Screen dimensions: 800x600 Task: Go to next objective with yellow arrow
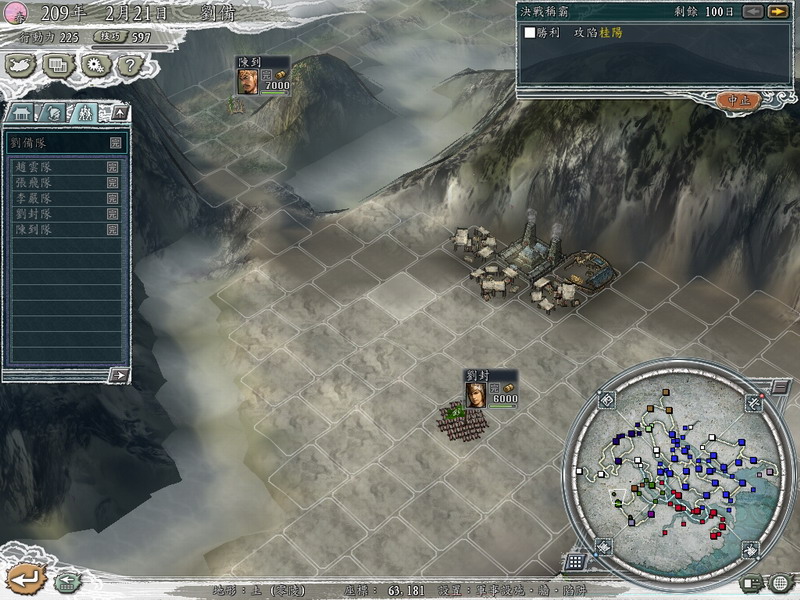pos(777,12)
